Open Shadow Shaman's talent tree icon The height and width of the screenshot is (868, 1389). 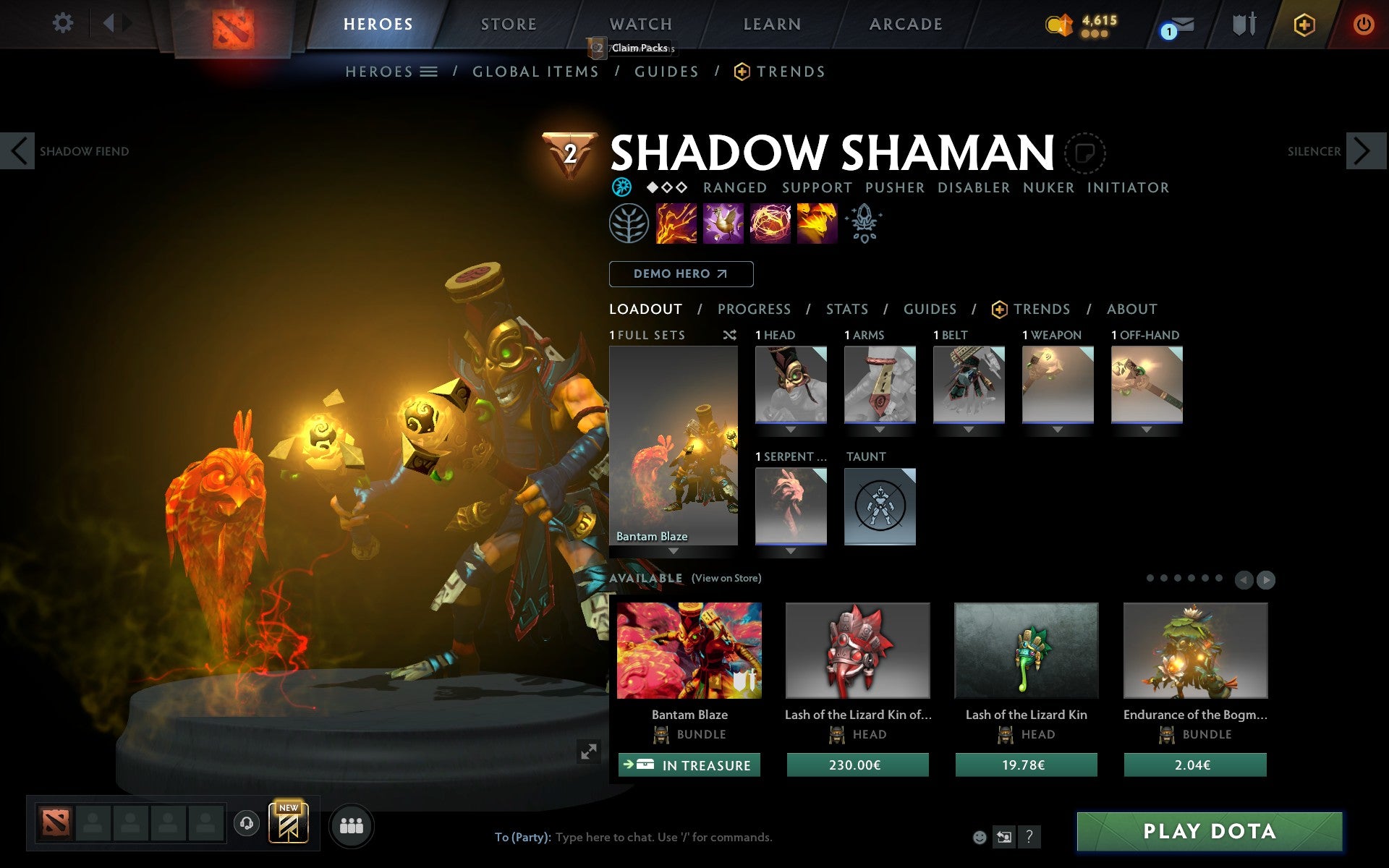(628, 224)
